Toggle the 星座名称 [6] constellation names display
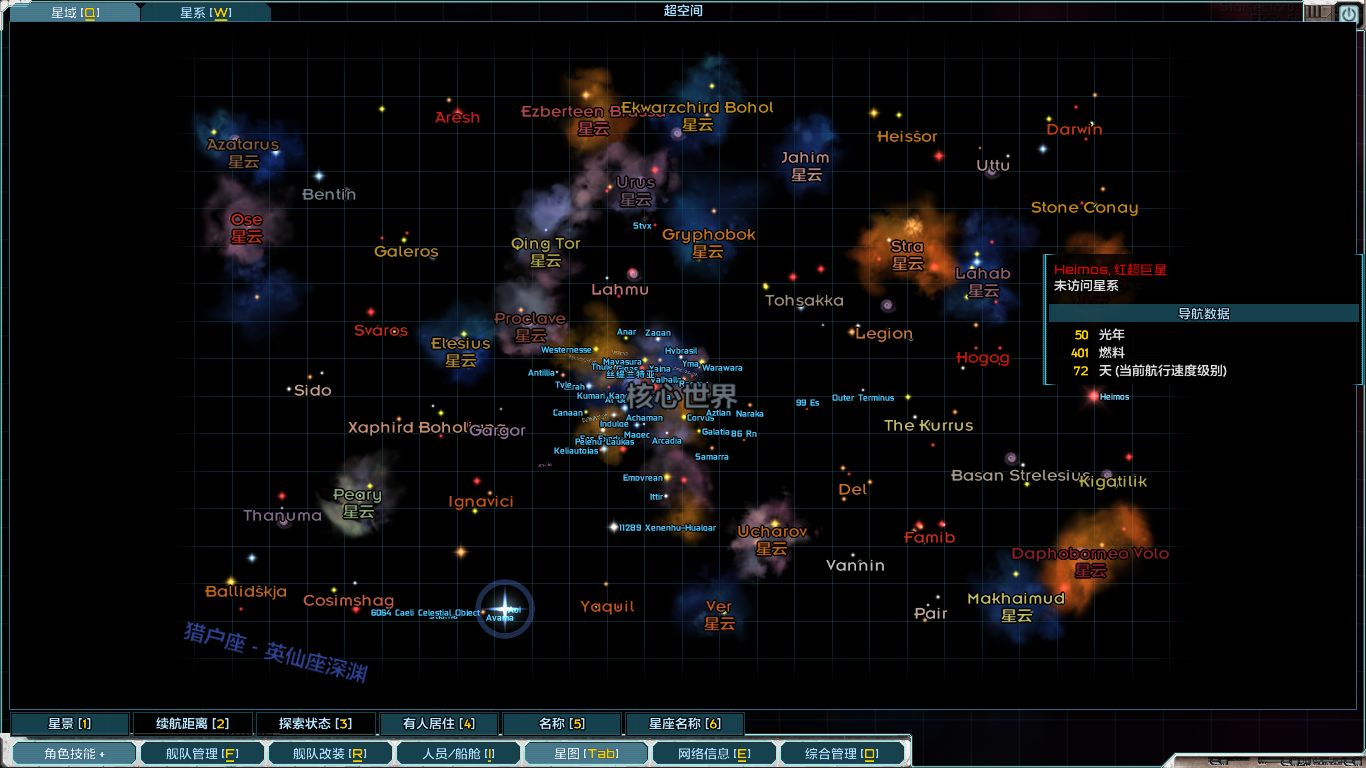This screenshot has width=1366, height=768. [685, 723]
